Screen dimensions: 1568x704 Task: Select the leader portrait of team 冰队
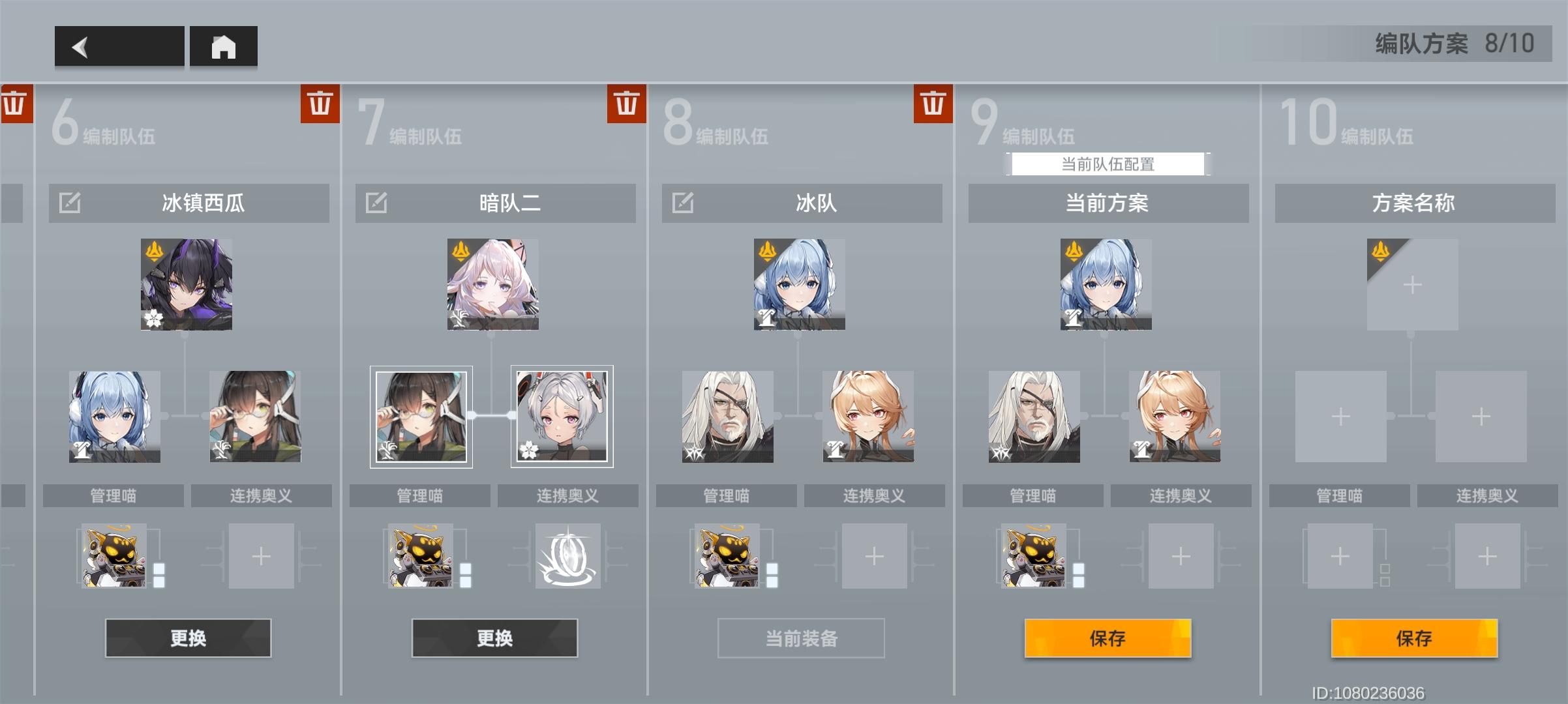point(800,285)
